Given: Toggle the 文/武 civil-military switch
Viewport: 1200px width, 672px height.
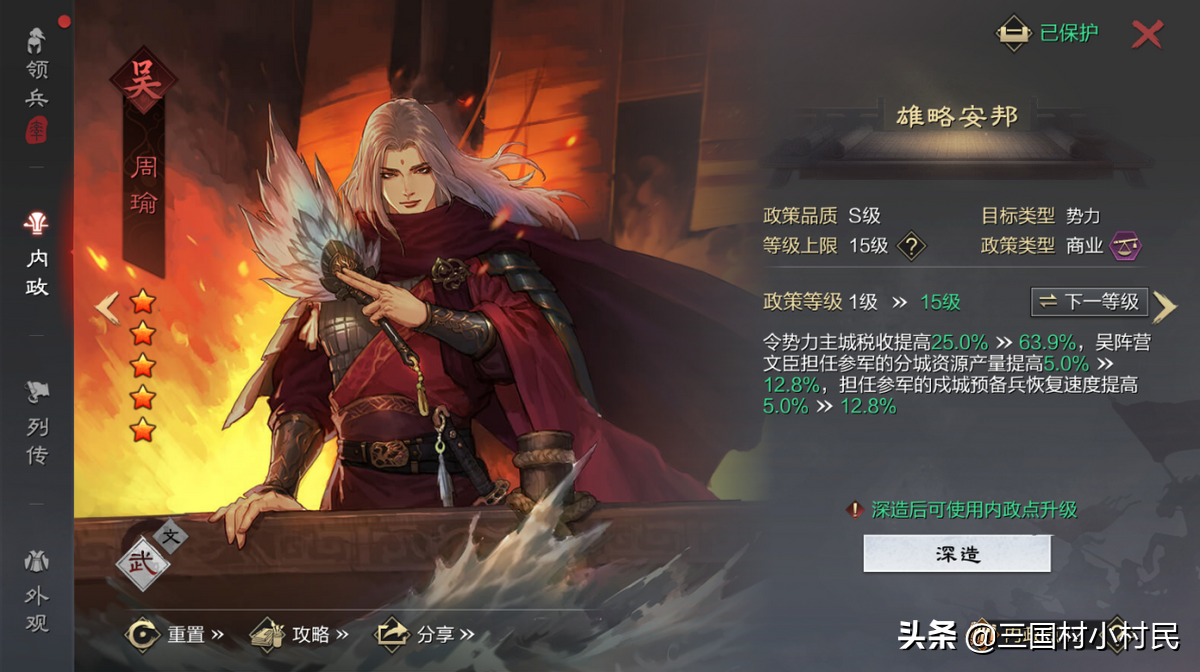Looking at the screenshot, I should pos(150,552).
